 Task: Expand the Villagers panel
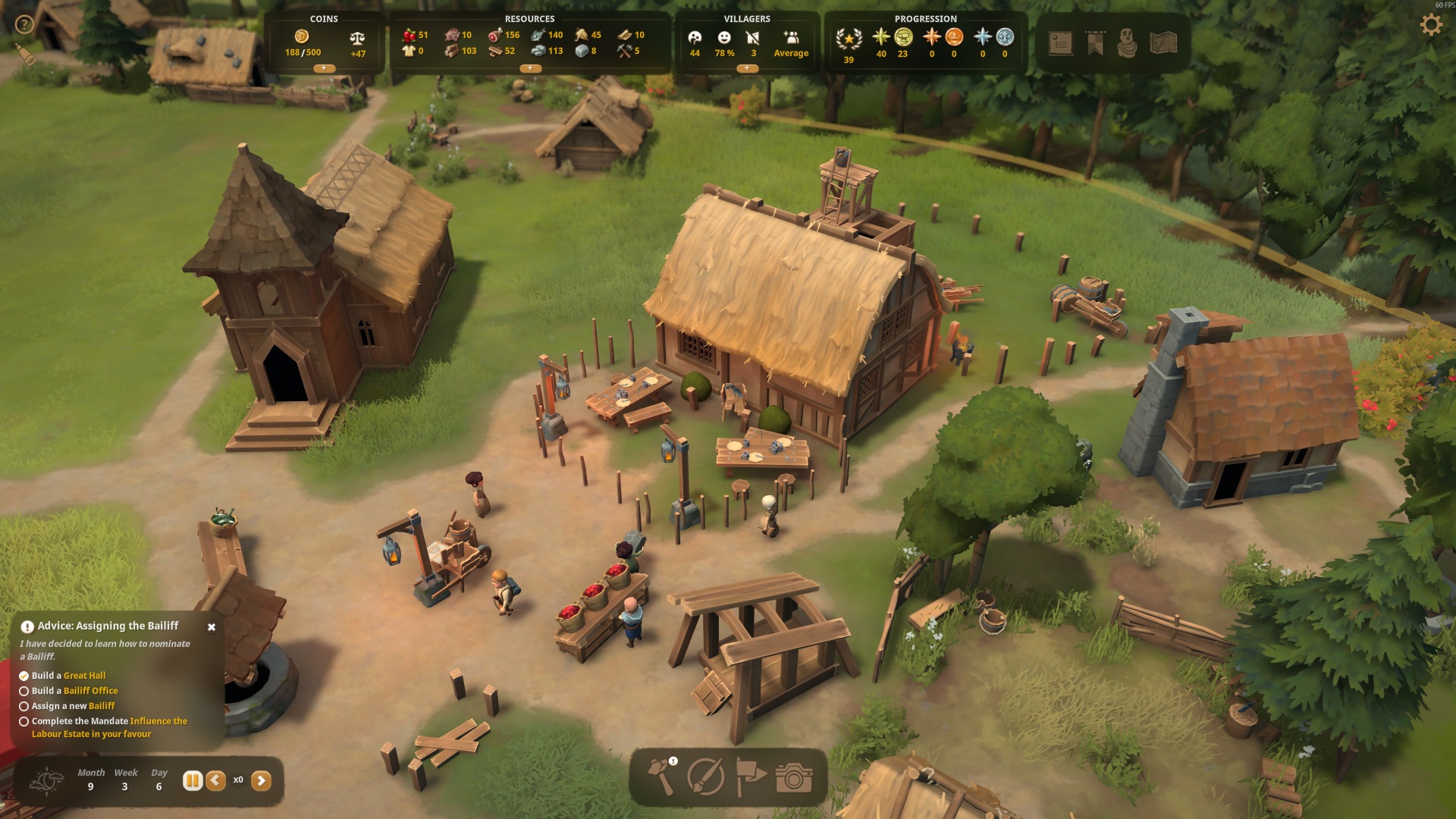point(747,68)
